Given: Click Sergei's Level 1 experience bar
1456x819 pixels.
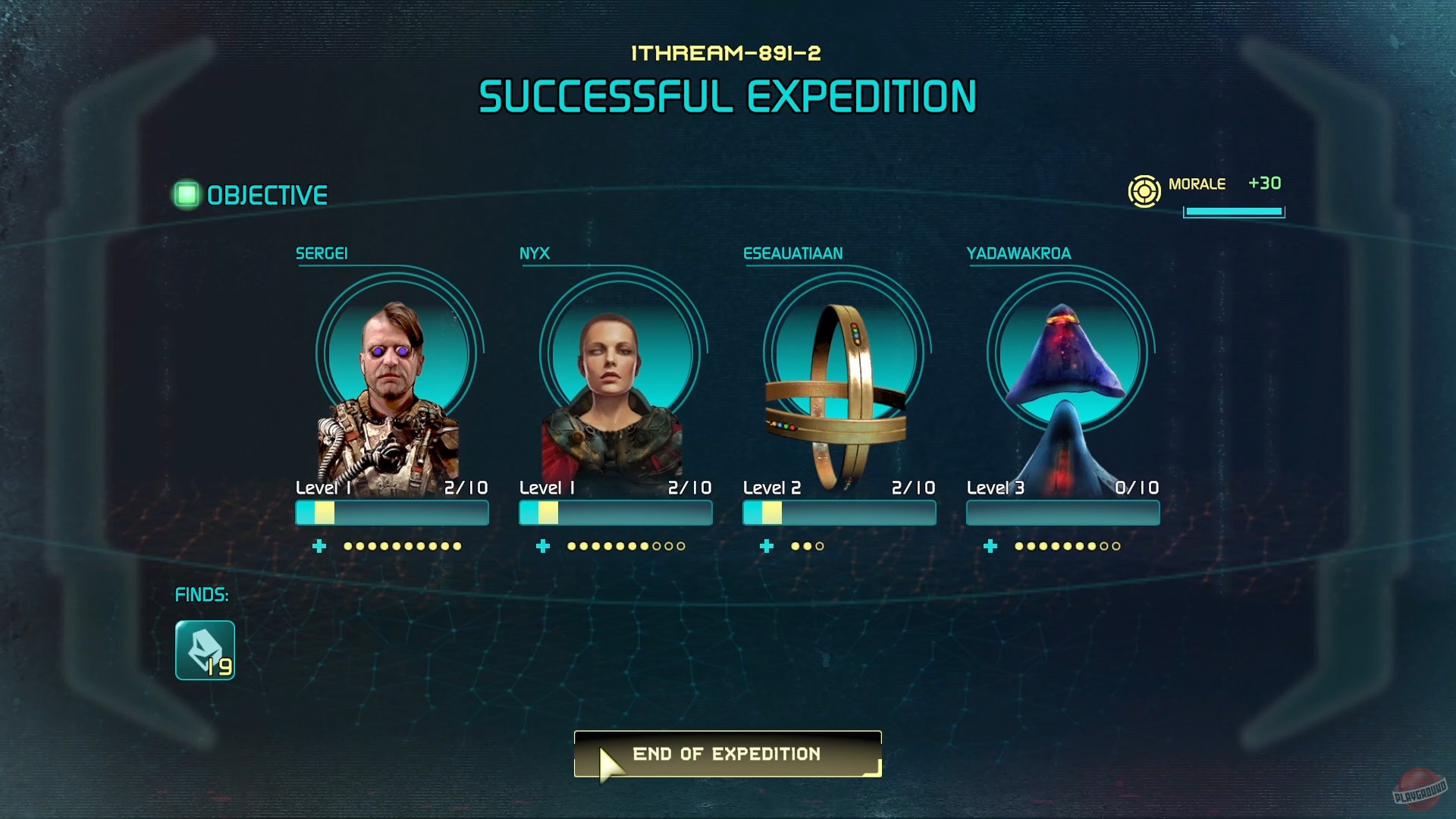Looking at the screenshot, I should click(391, 513).
